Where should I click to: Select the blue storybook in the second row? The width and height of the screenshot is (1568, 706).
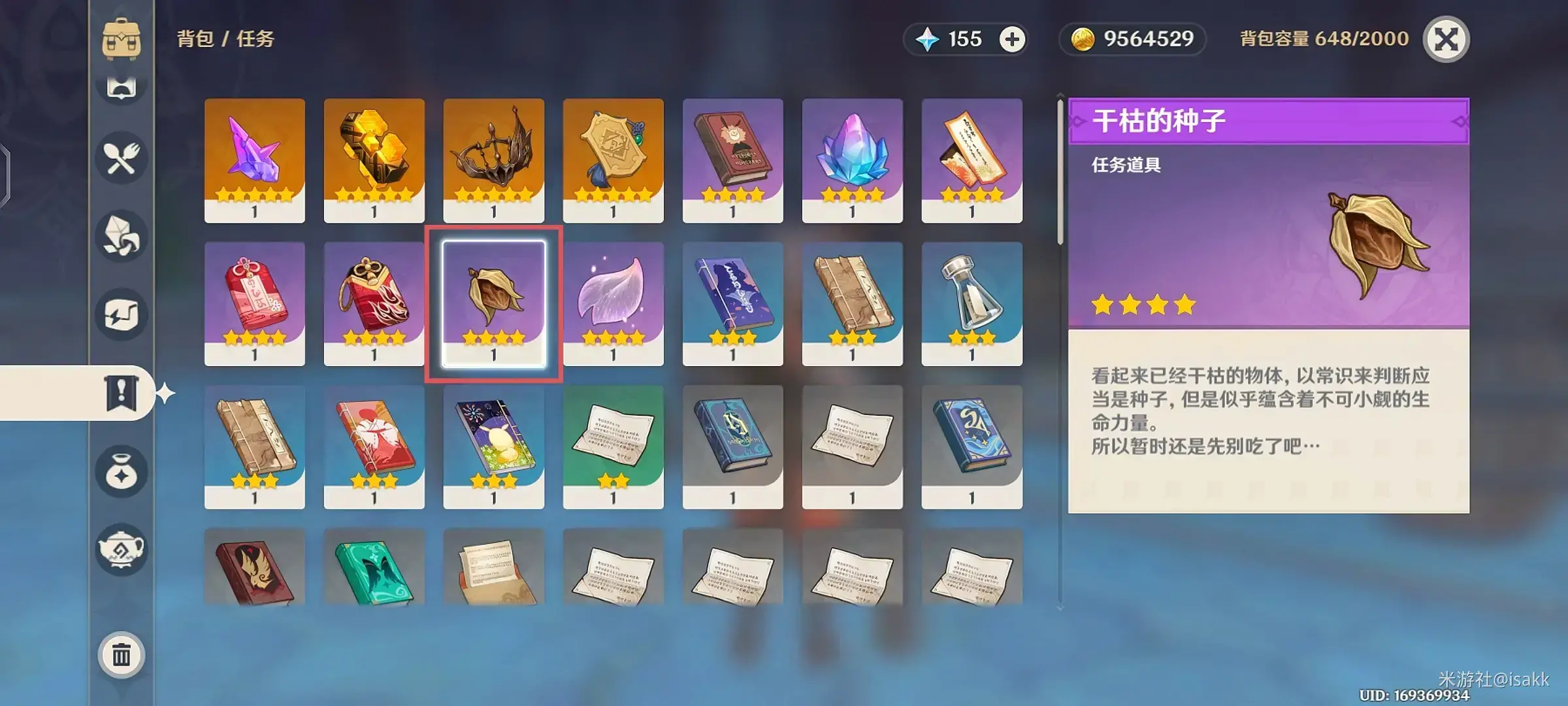point(732,302)
